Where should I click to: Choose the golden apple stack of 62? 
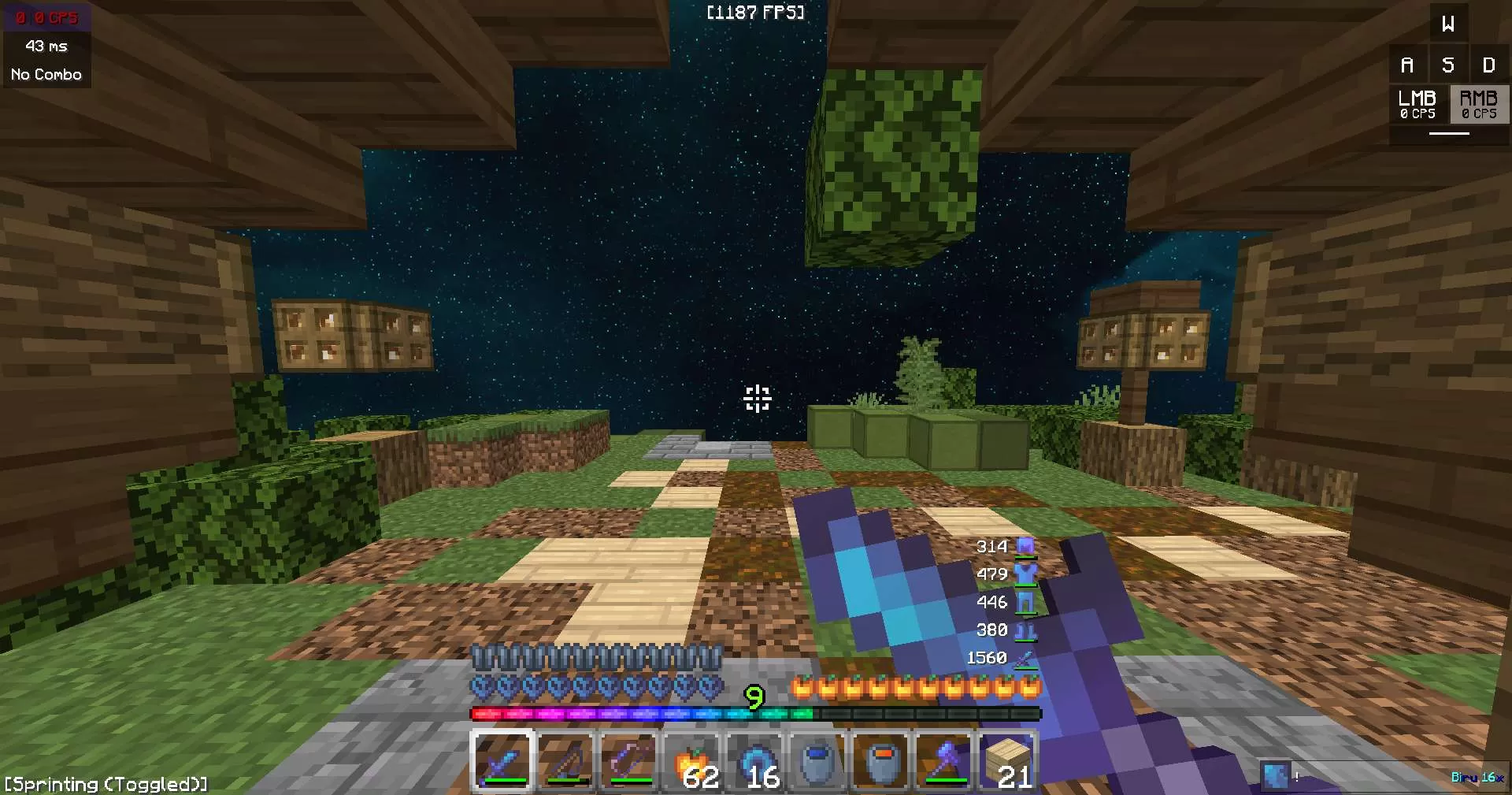click(x=692, y=761)
